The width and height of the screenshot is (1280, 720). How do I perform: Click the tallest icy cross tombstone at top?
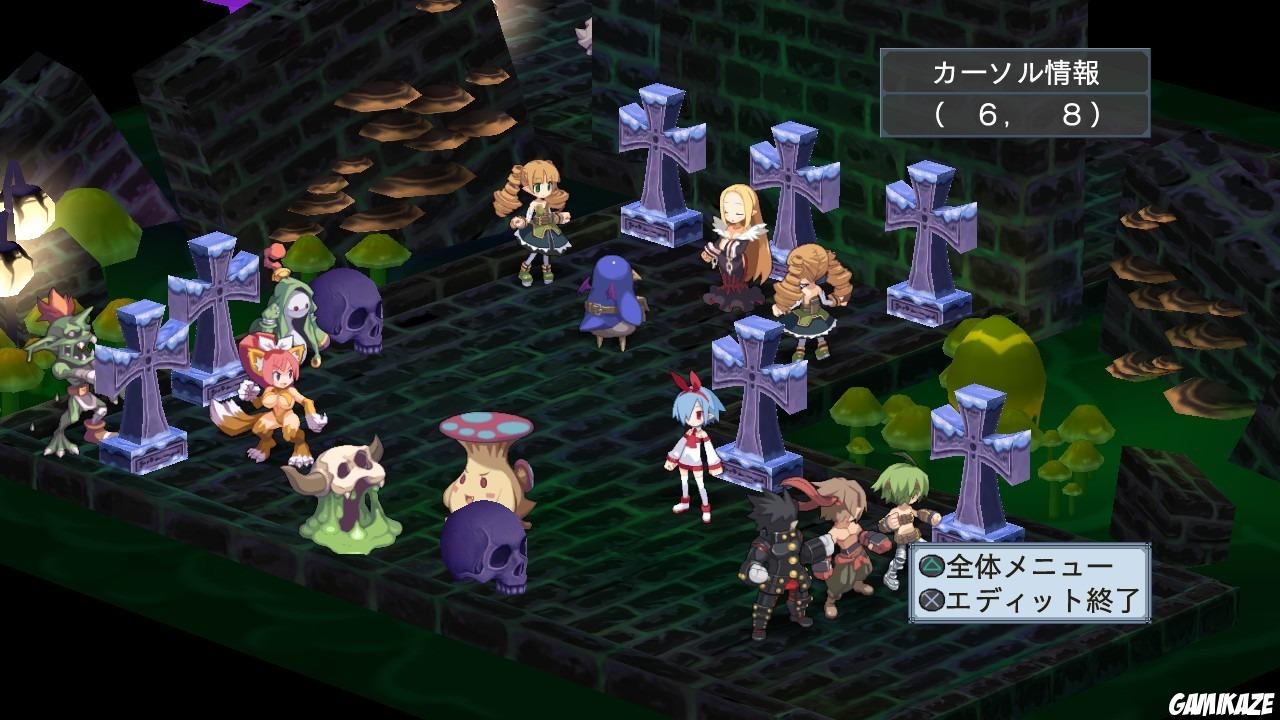pyautogui.click(x=660, y=160)
